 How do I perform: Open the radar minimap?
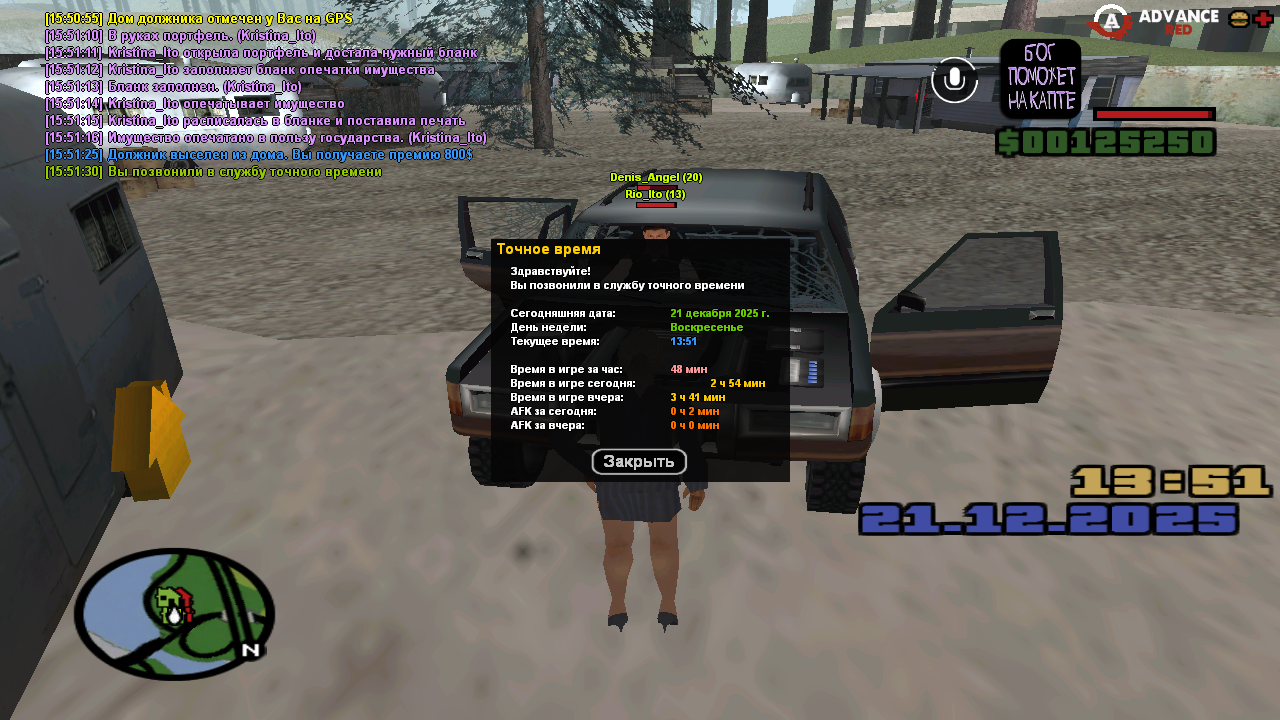(x=174, y=613)
